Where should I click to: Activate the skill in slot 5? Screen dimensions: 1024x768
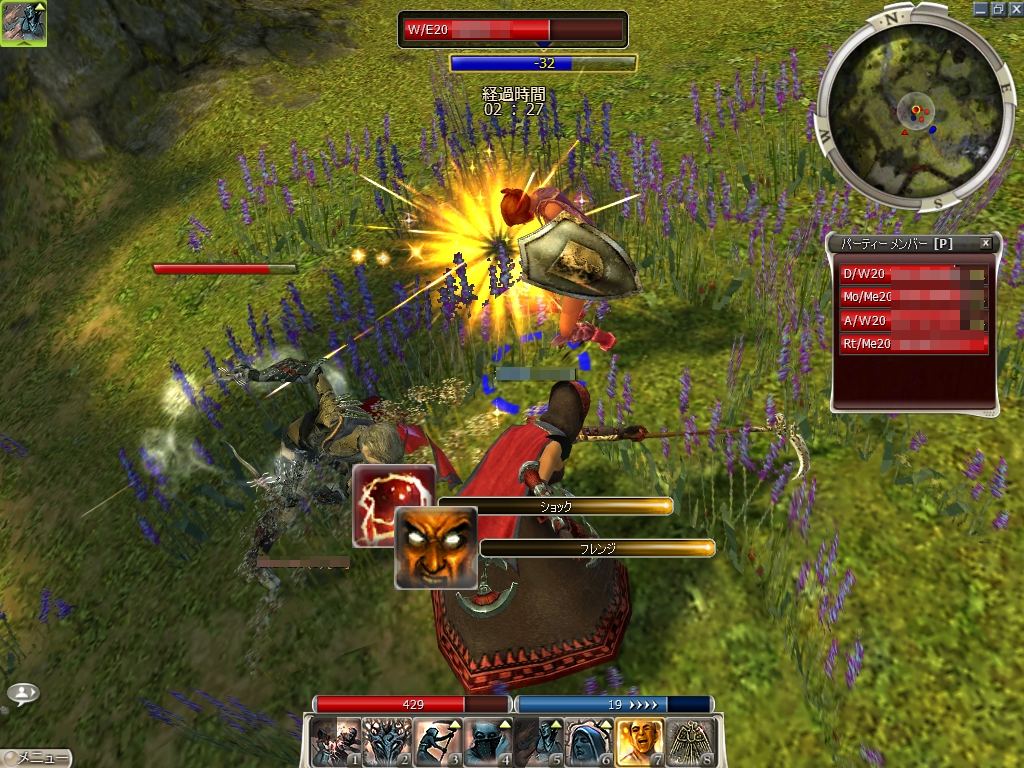tap(539, 741)
